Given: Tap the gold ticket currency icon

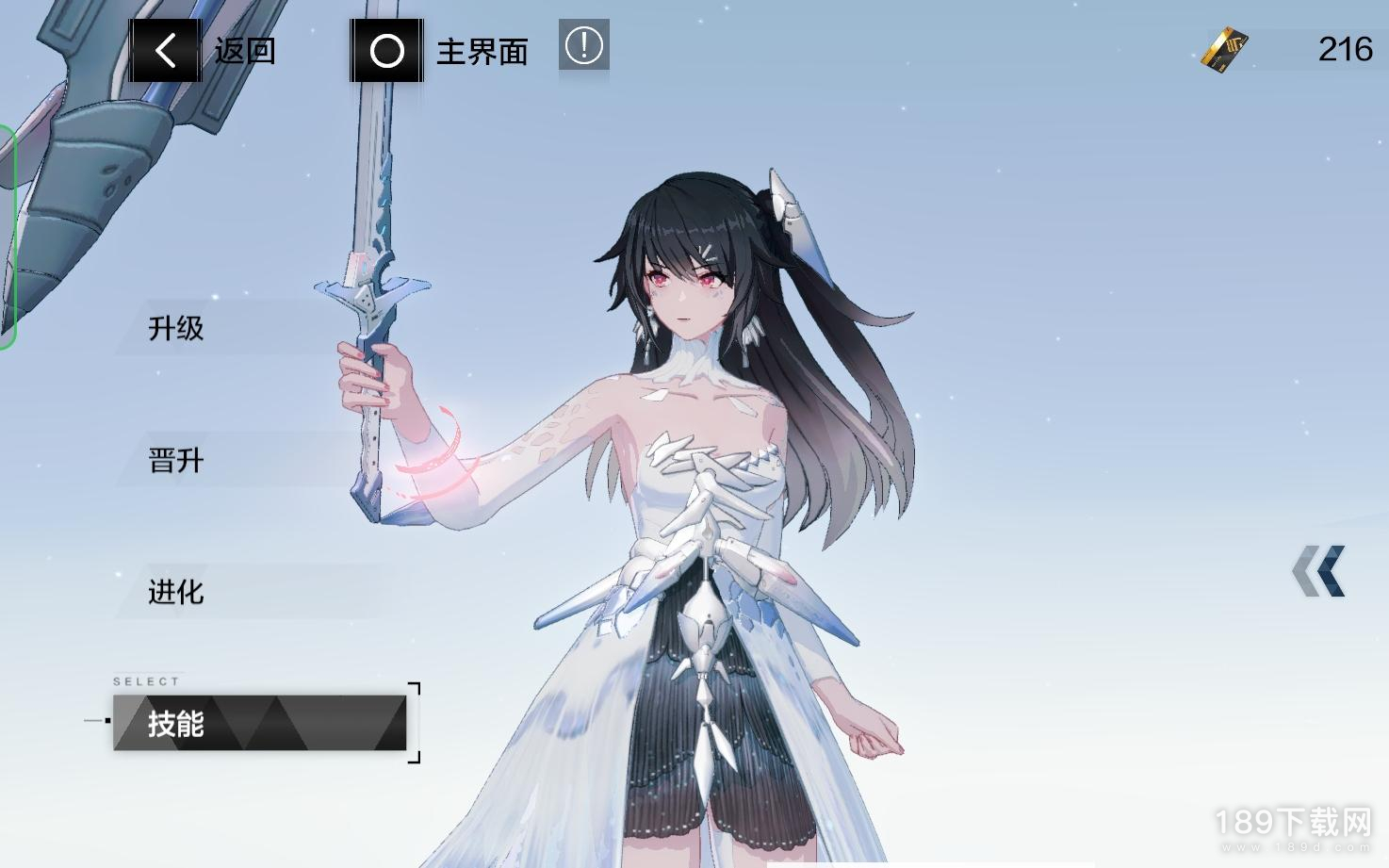Looking at the screenshot, I should [x=1224, y=50].
